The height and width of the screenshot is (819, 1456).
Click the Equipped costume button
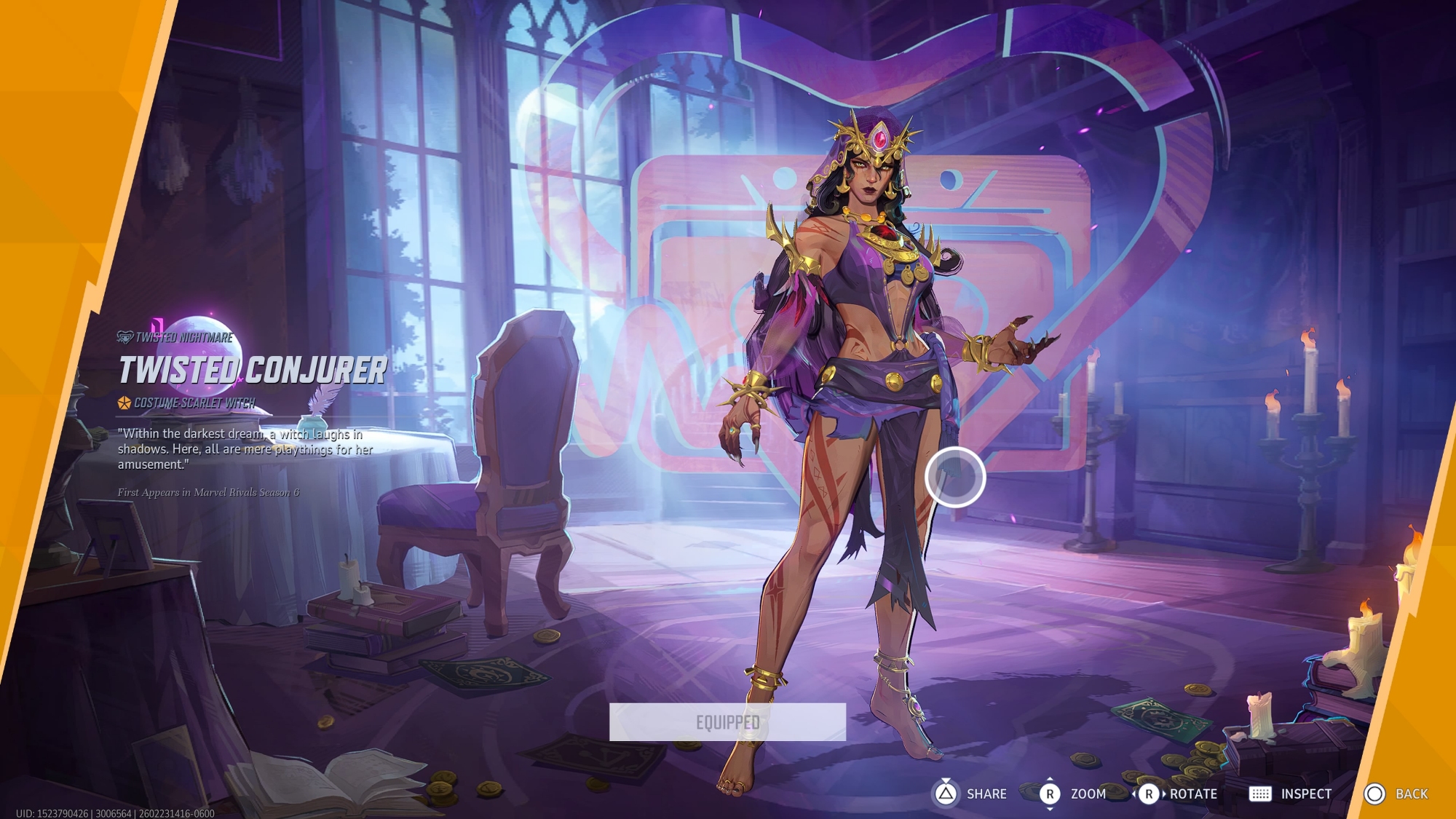(x=727, y=721)
